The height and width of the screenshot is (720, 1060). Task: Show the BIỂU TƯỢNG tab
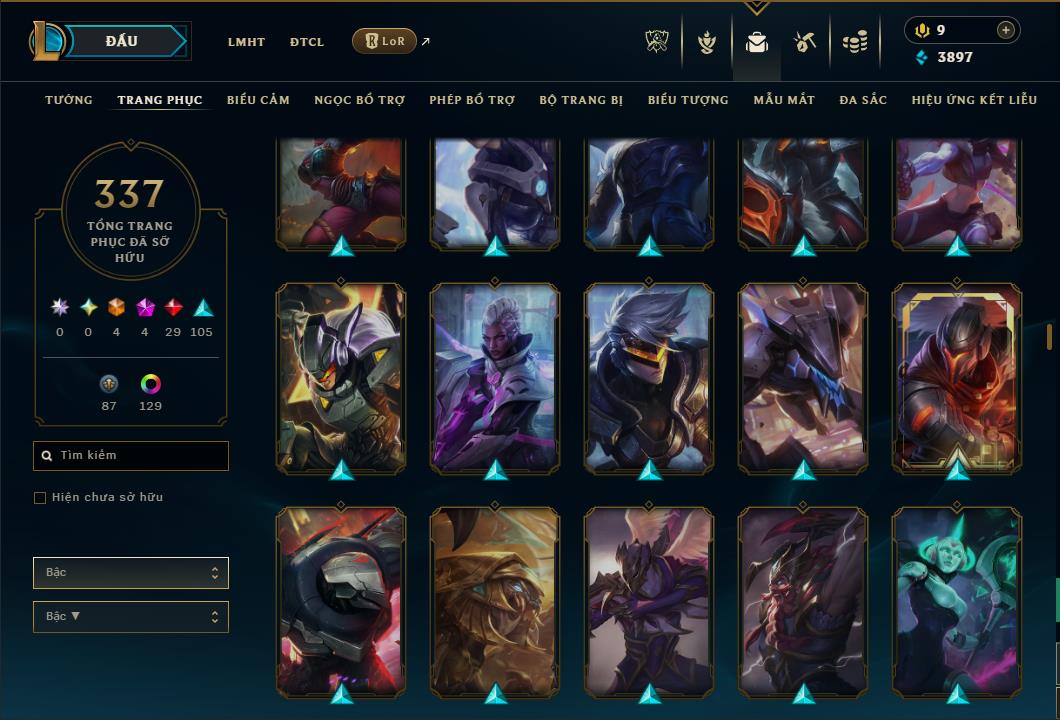(688, 100)
